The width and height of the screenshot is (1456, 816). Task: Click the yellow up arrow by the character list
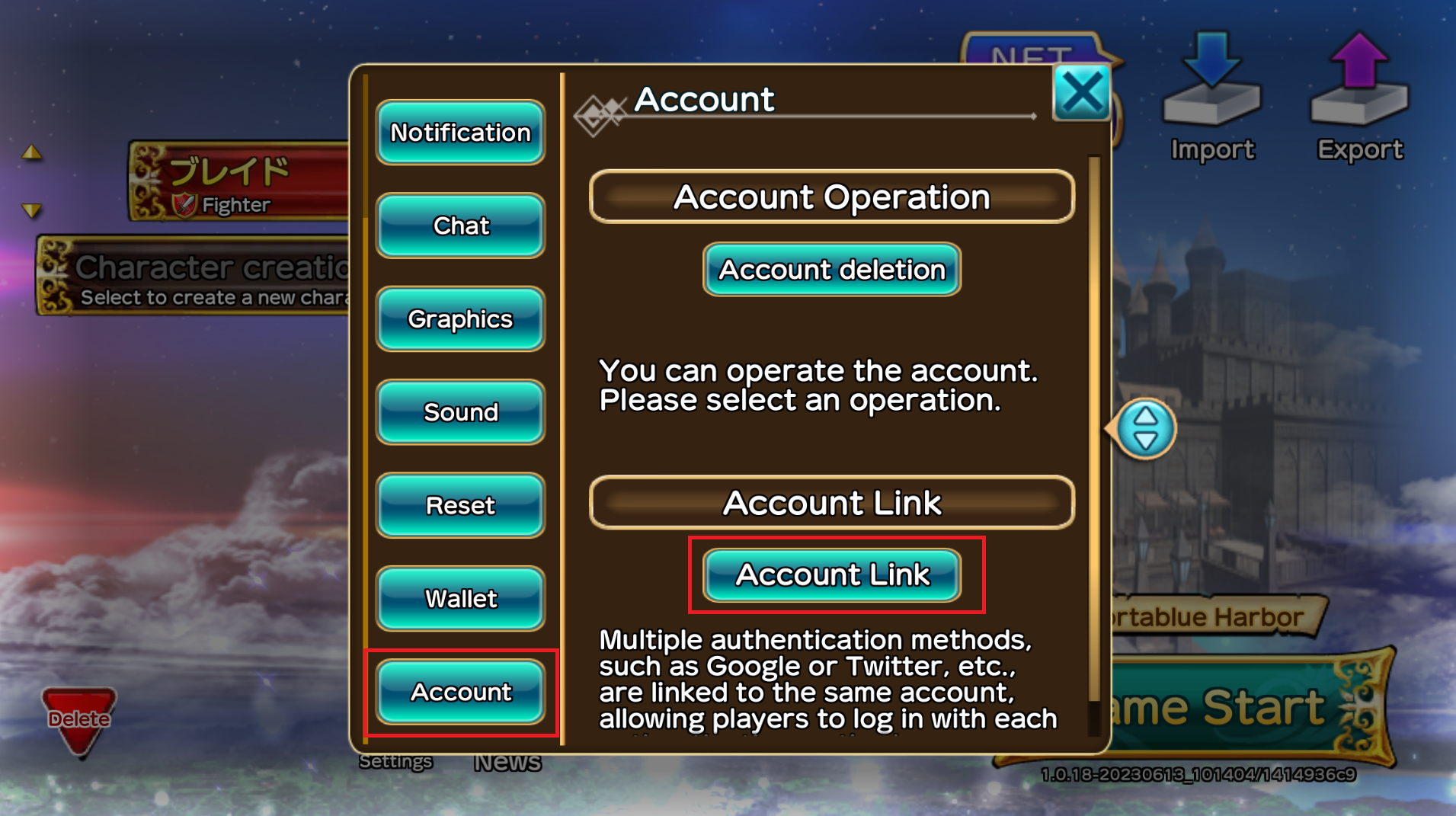pyautogui.click(x=31, y=152)
